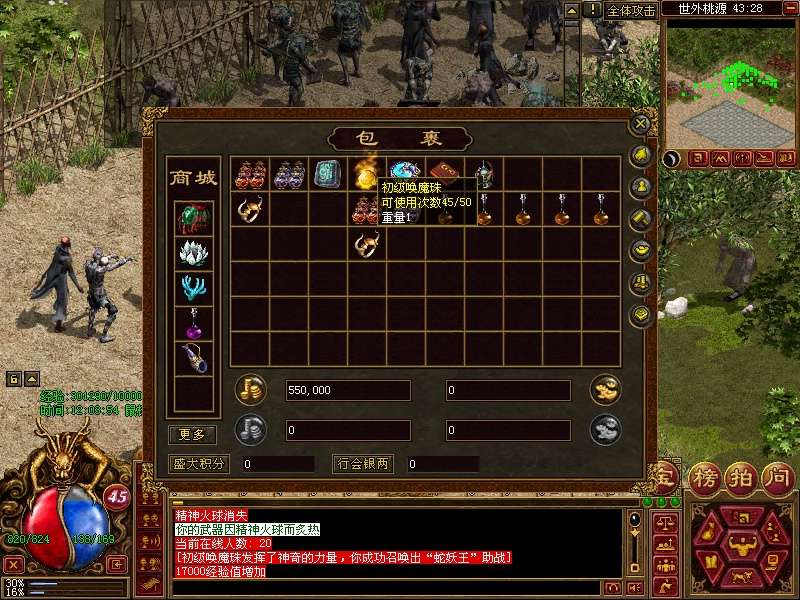Click the 更多 button under the shop list

click(192, 434)
